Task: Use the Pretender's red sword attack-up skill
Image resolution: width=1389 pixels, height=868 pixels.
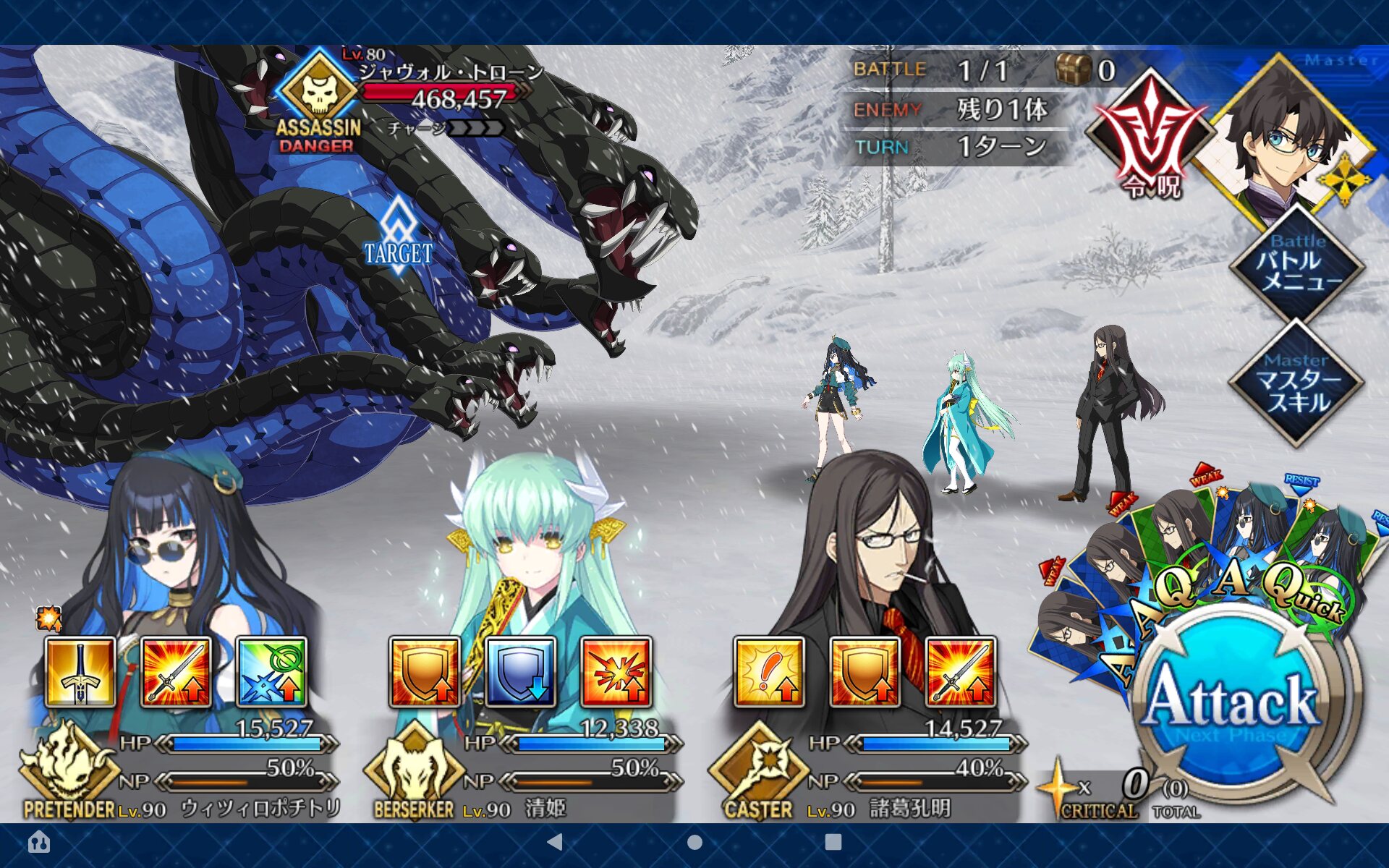Action: pyautogui.click(x=176, y=672)
